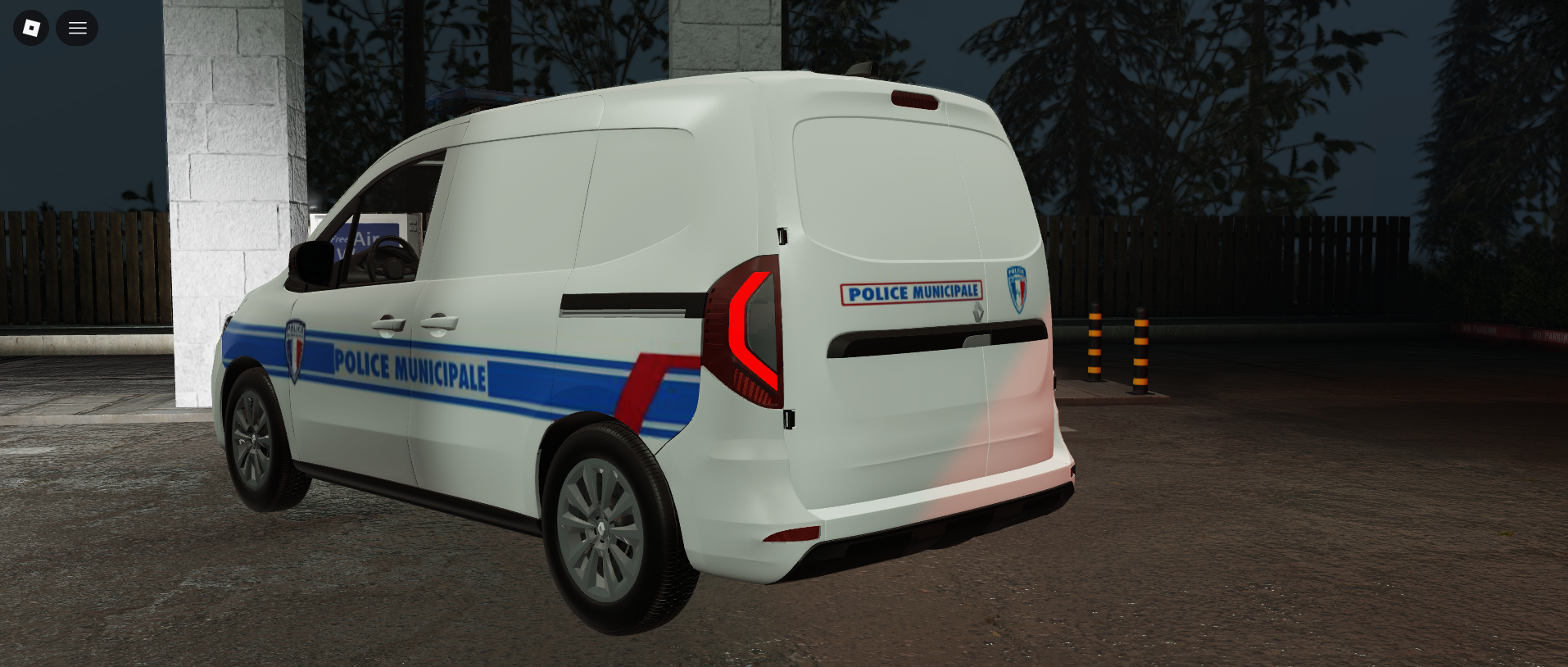1568x667 pixels.
Task: Open the Roblox logo menu
Action: tap(31, 28)
